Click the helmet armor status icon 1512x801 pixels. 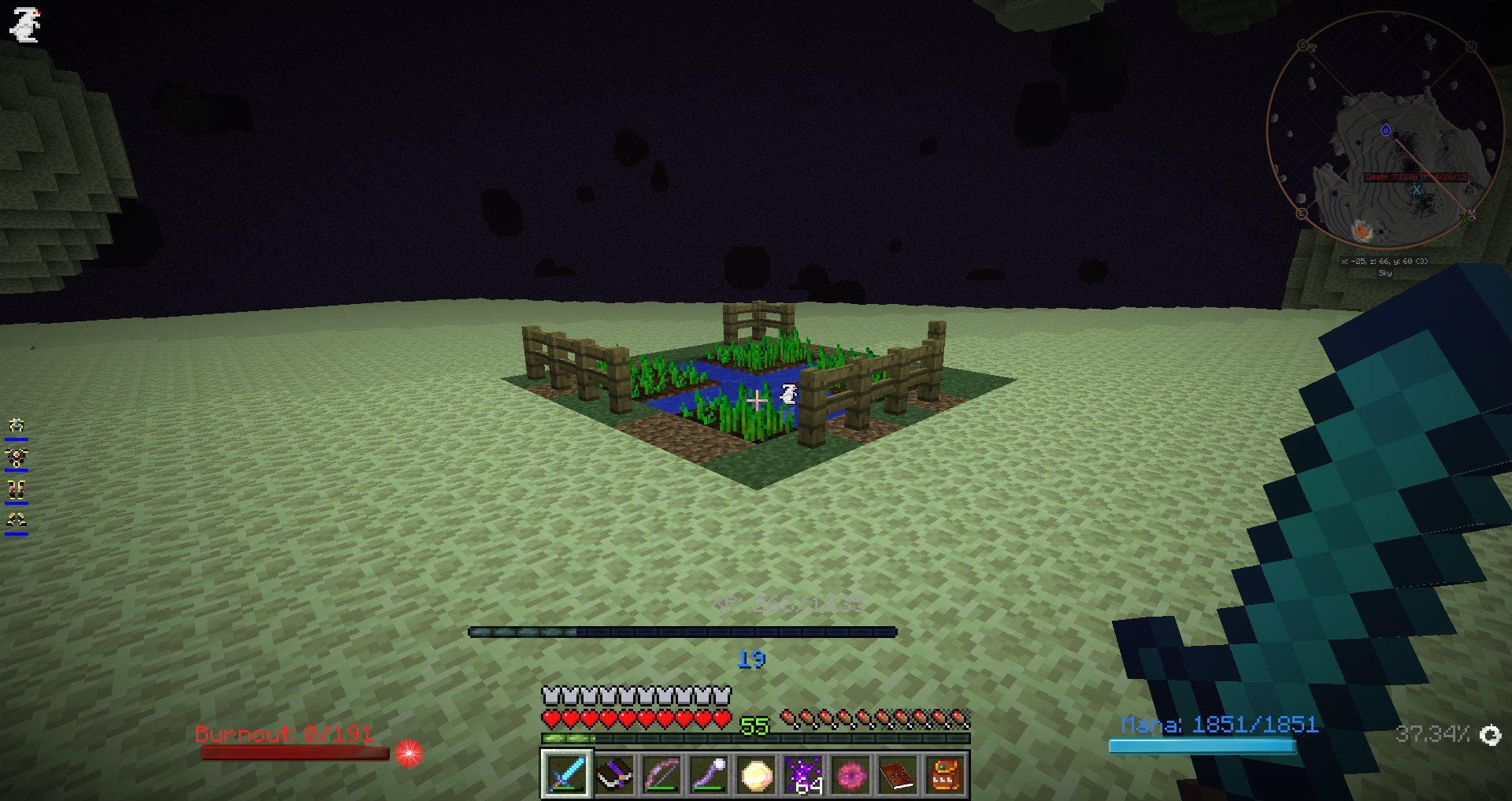pyautogui.click(x=17, y=426)
